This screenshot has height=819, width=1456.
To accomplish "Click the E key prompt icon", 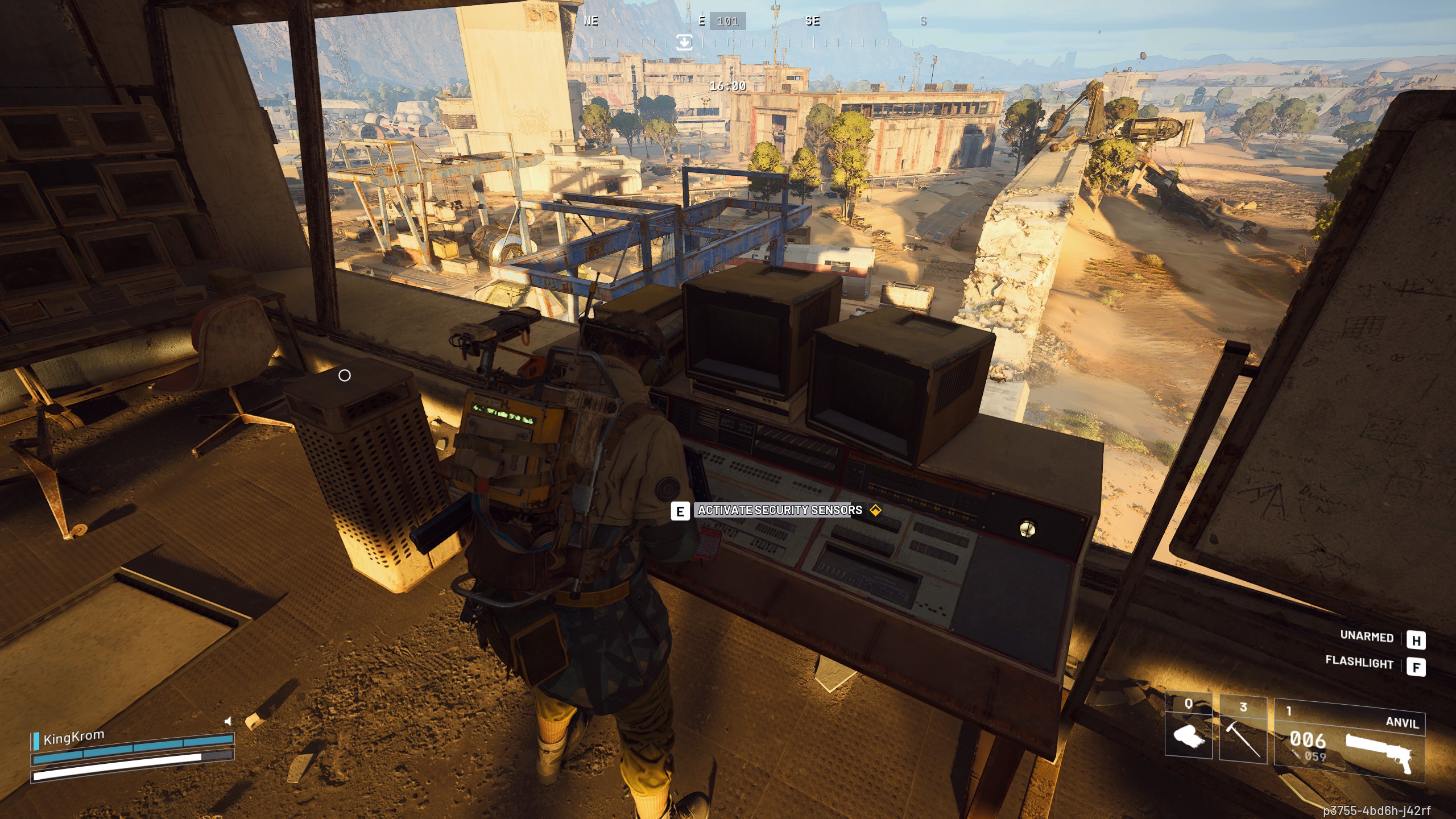I will (x=679, y=511).
